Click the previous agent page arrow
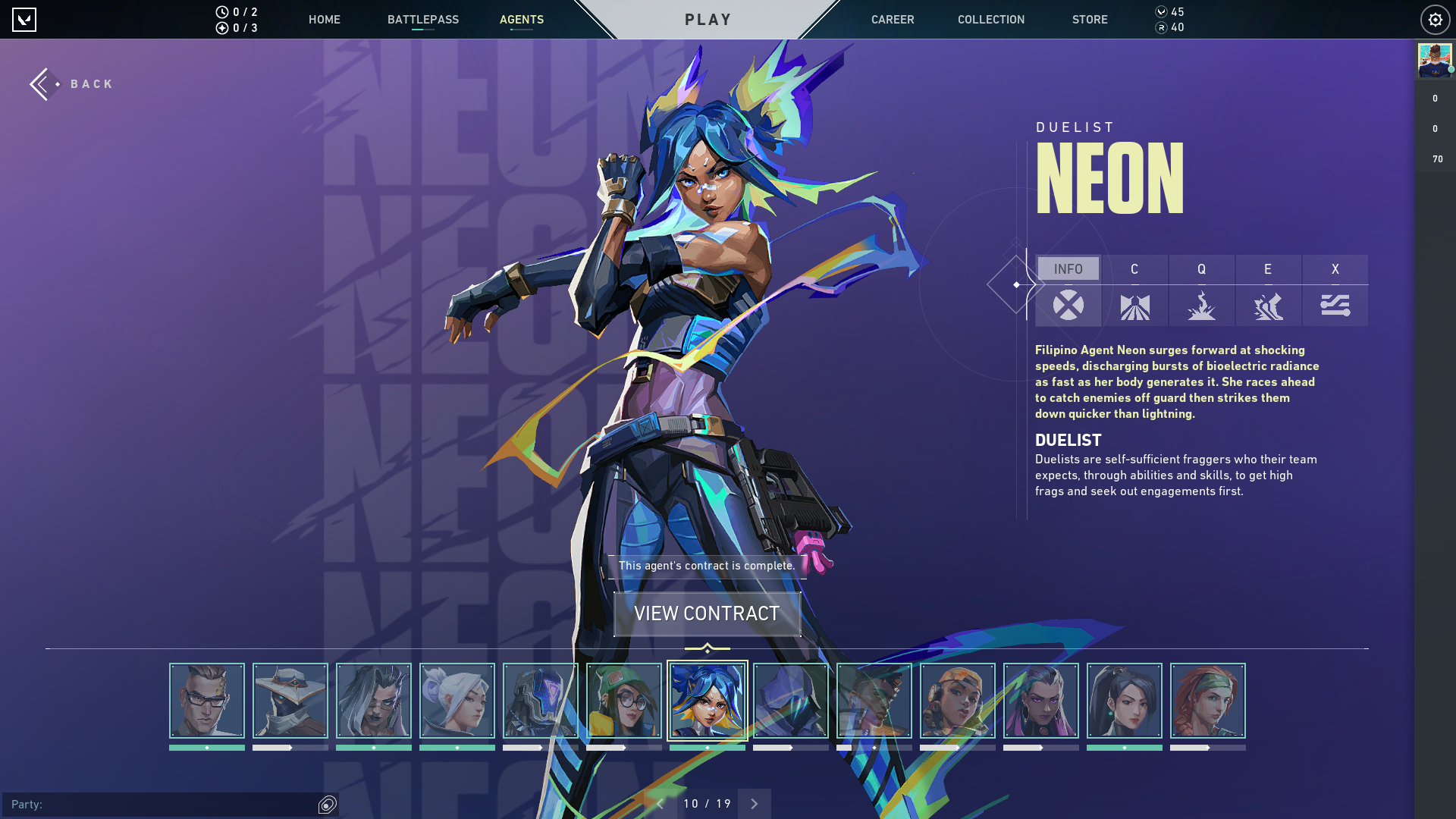The image size is (1456, 819). click(661, 803)
